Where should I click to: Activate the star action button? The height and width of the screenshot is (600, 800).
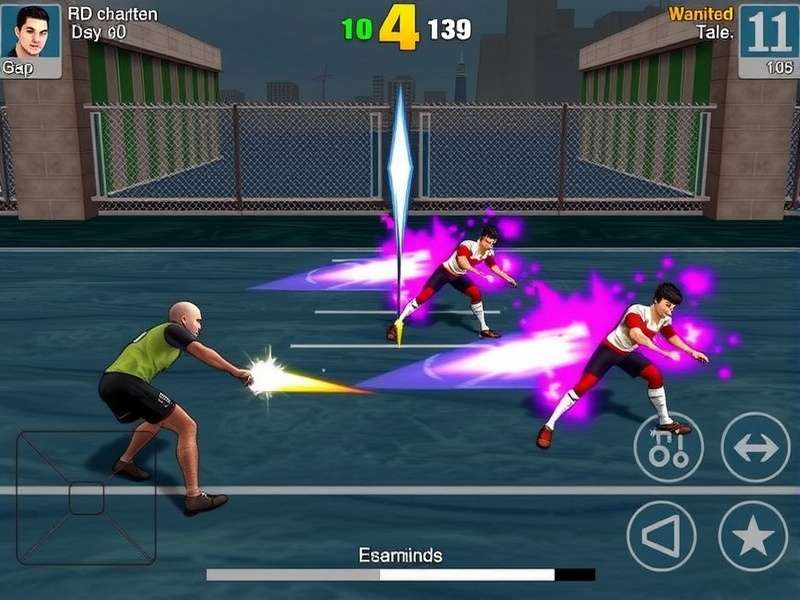point(753,536)
